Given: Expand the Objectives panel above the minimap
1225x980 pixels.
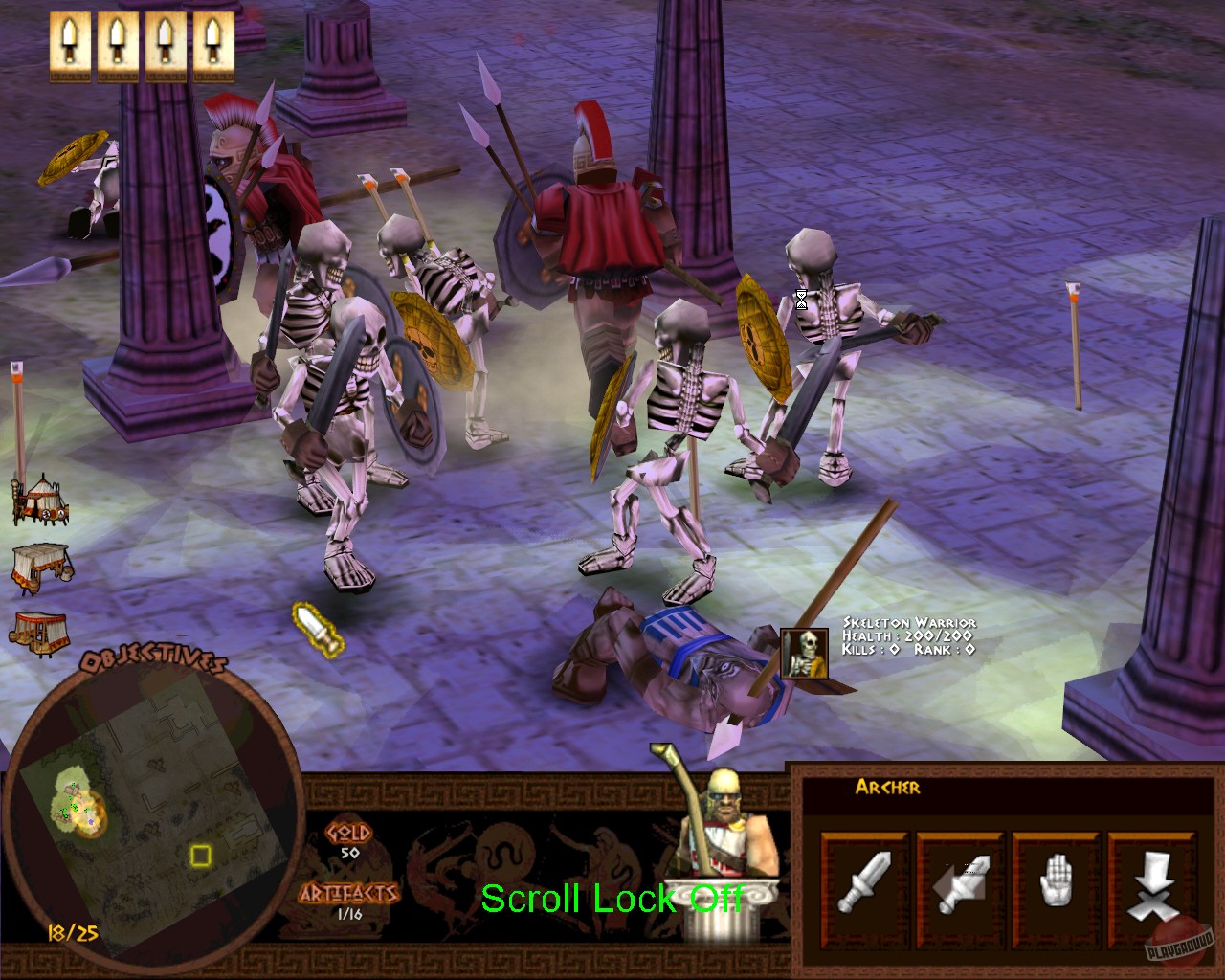Looking at the screenshot, I should coord(153,659).
